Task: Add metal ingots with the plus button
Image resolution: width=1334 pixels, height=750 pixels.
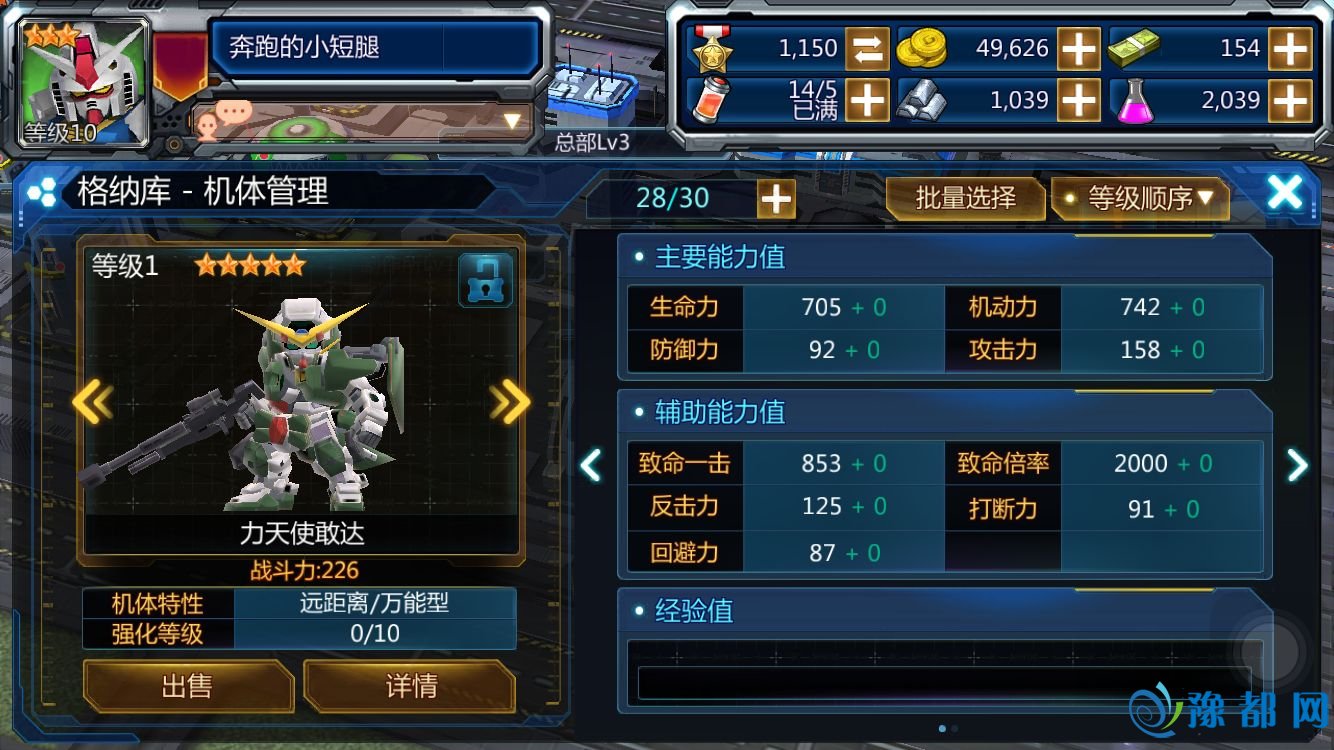Action: point(1079,100)
